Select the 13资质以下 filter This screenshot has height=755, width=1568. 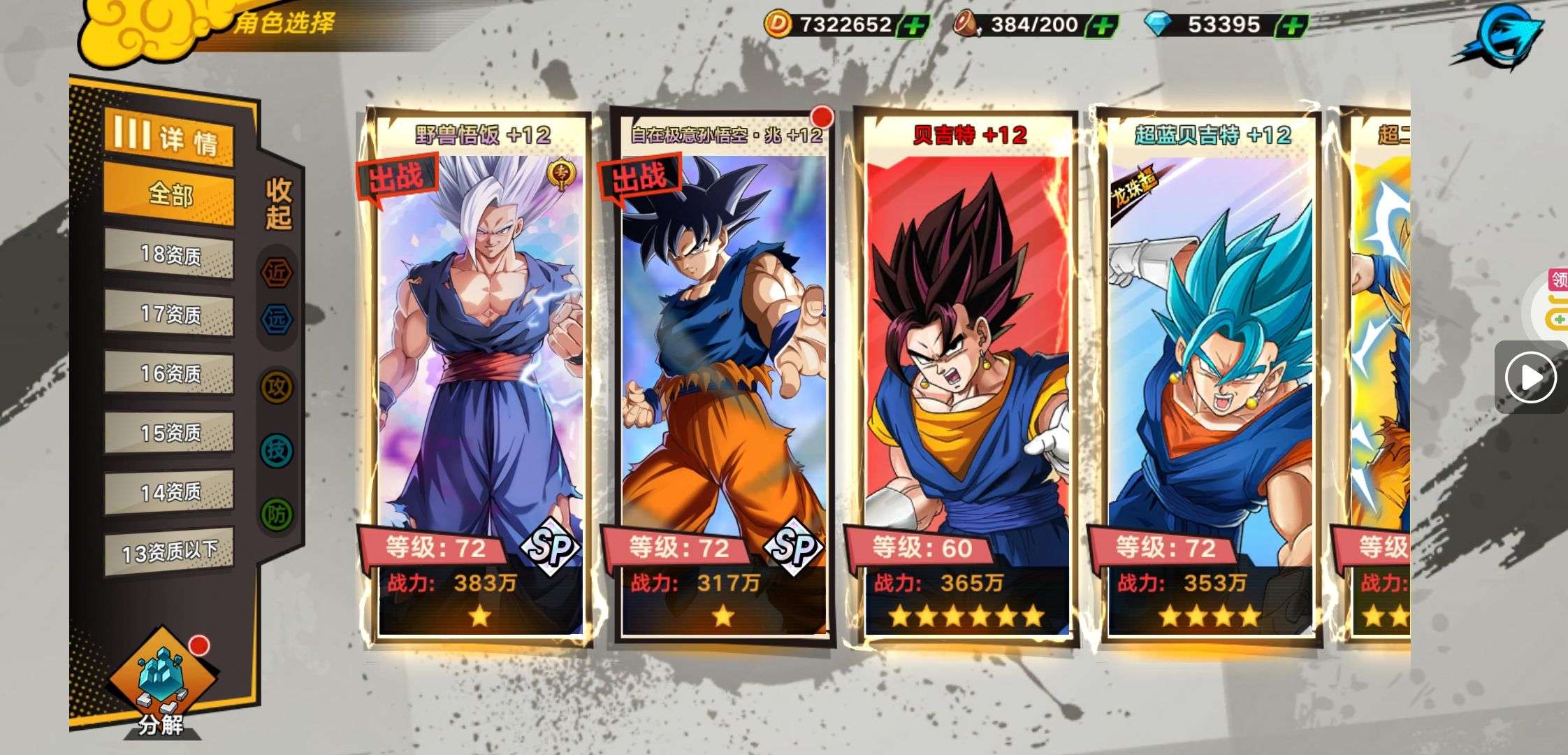coord(169,553)
